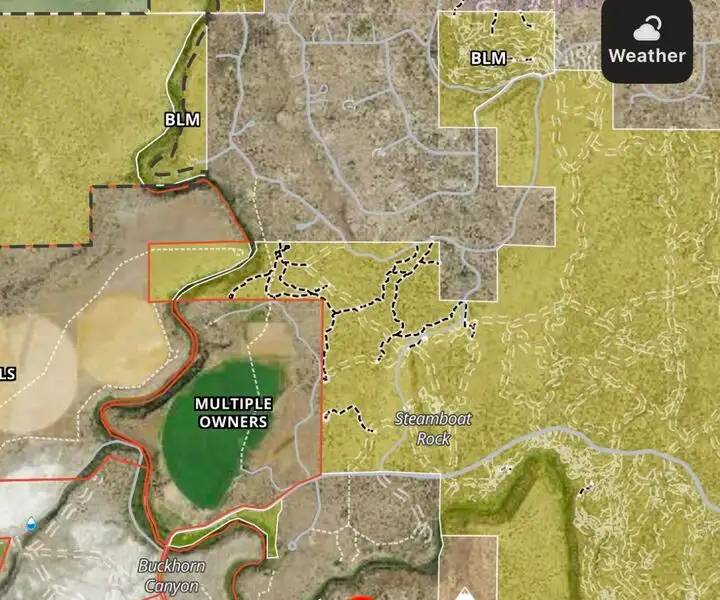The image size is (720, 600).
Task: Select the blue water drop map marker
Action: tap(31, 522)
